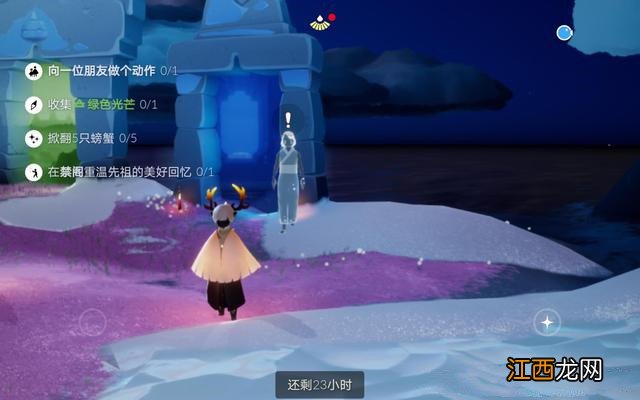Select the quest to do an action with a friend
The width and height of the screenshot is (640, 400).
point(100,70)
